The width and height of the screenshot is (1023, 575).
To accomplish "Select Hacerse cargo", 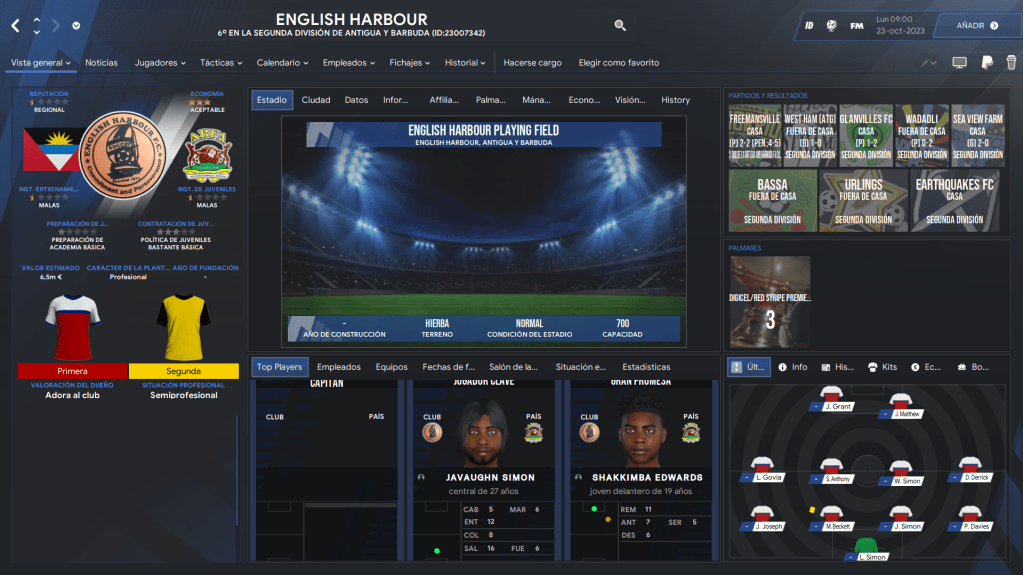I will click(532, 63).
